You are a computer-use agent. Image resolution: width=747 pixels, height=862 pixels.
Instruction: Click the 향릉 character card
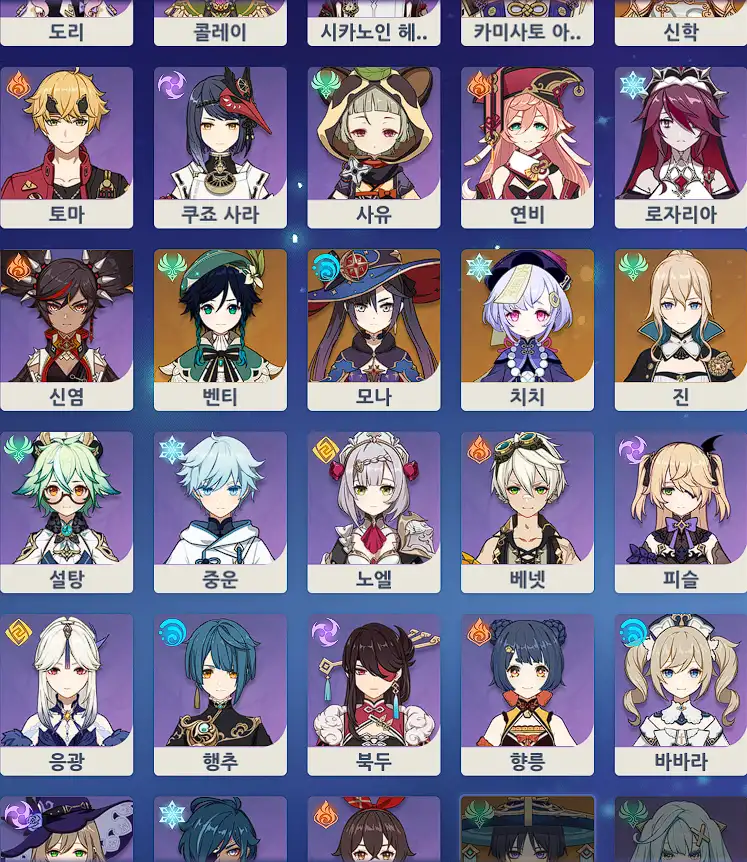[527, 695]
